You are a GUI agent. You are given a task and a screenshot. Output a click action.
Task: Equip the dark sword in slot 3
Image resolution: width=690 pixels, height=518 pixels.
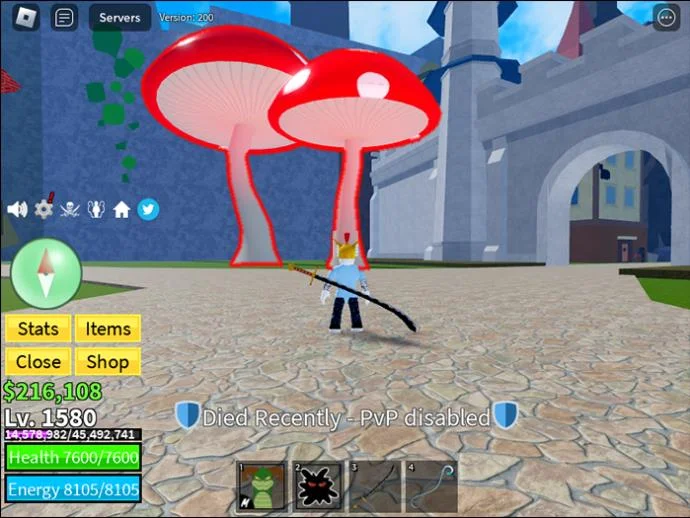[x=375, y=486]
